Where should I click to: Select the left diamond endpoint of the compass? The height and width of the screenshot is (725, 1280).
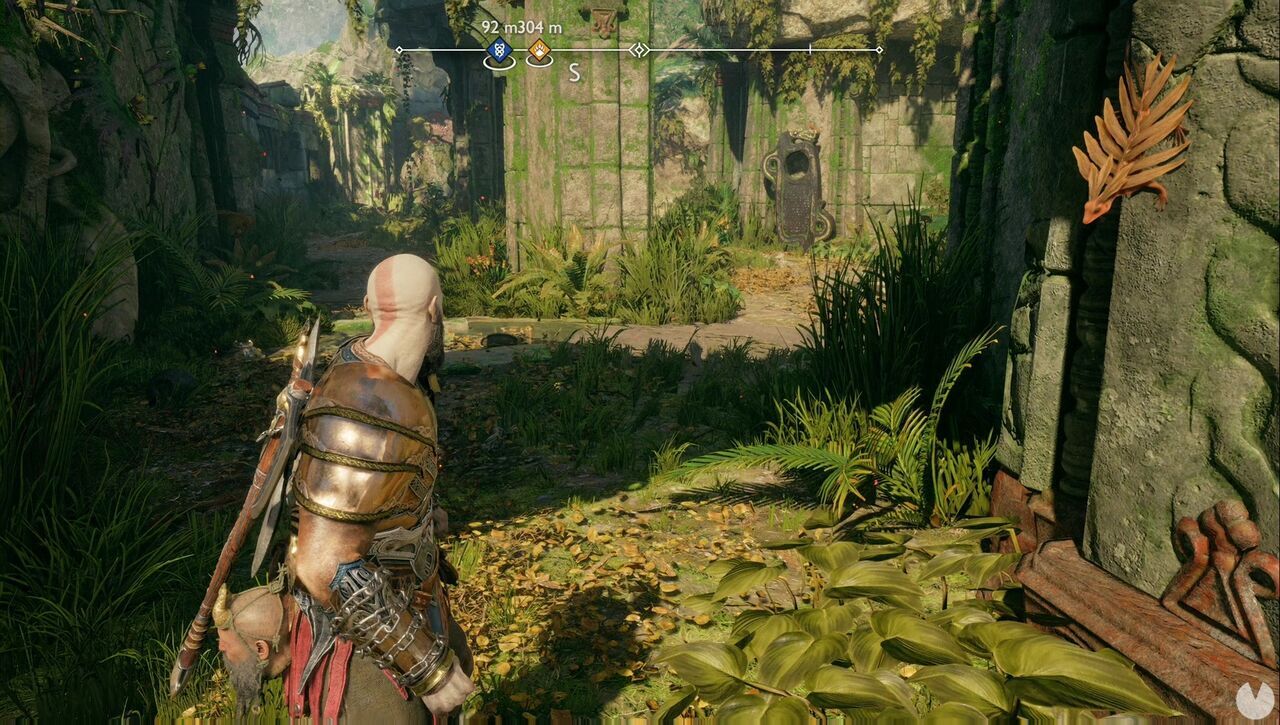coord(398,49)
